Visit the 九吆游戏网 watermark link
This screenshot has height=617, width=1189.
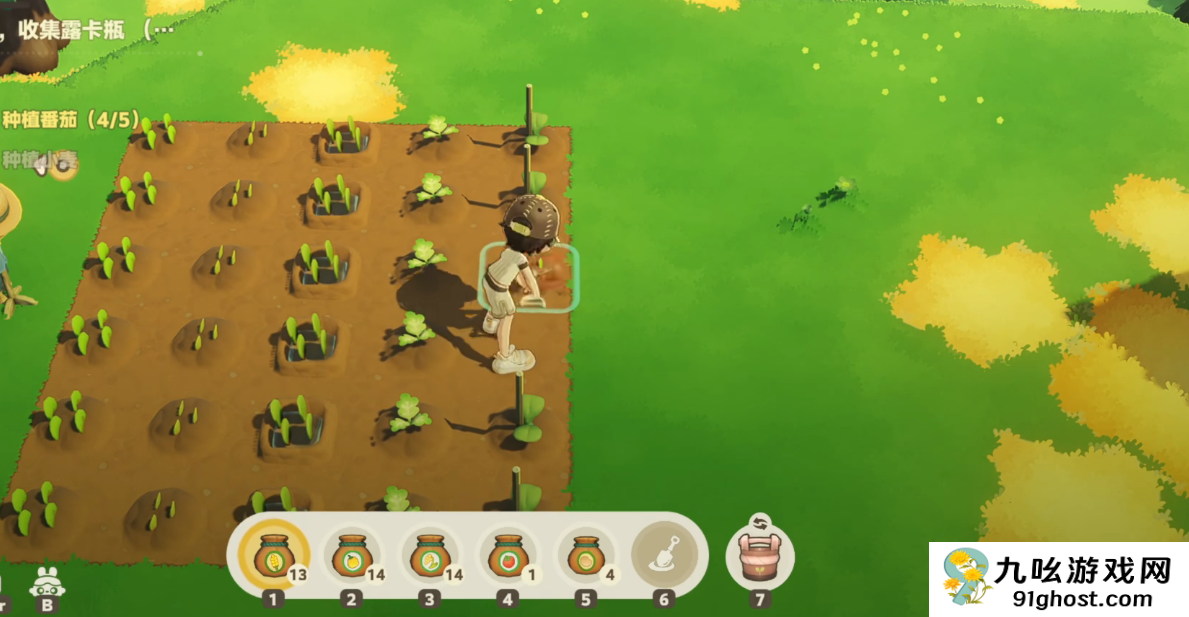[1060, 580]
